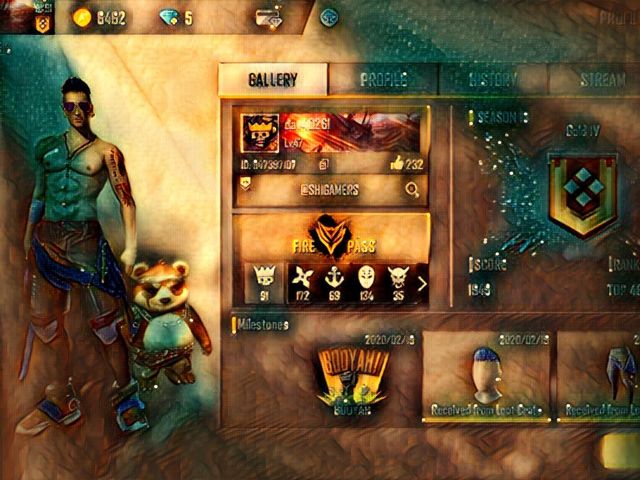Screen dimensions: 640x480
Task: Open the Booyah milestone thumbnail
Action: tap(353, 375)
